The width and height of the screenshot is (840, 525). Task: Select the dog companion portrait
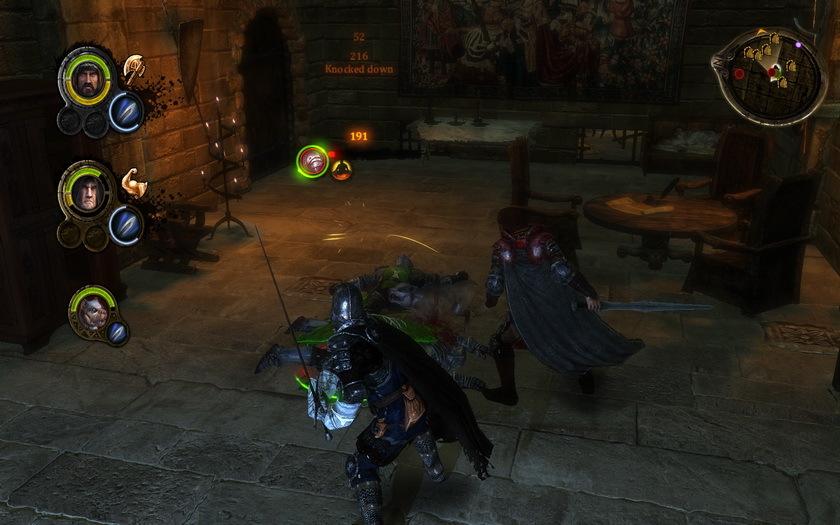[89, 309]
